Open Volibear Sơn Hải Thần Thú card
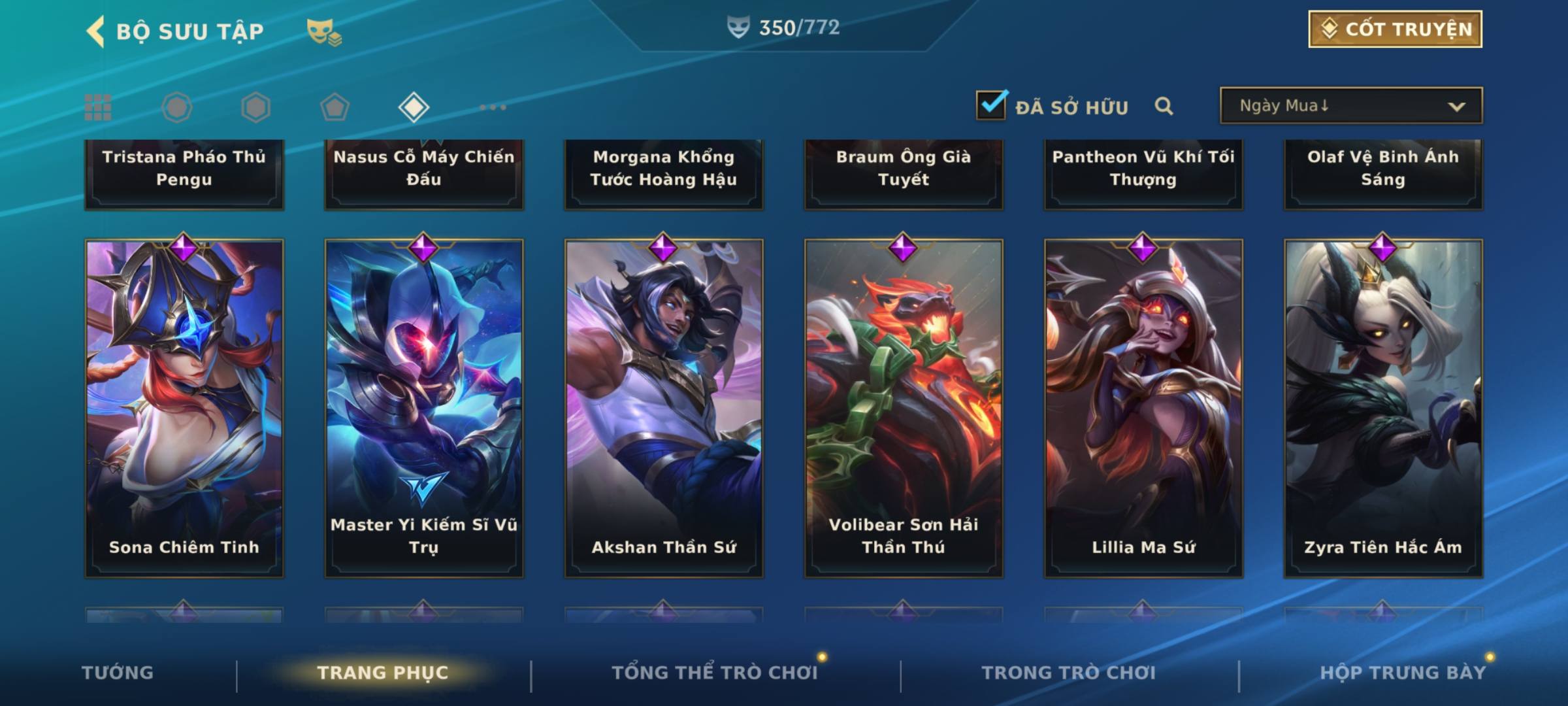Image resolution: width=1568 pixels, height=706 pixels. click(x=904, y=408)
